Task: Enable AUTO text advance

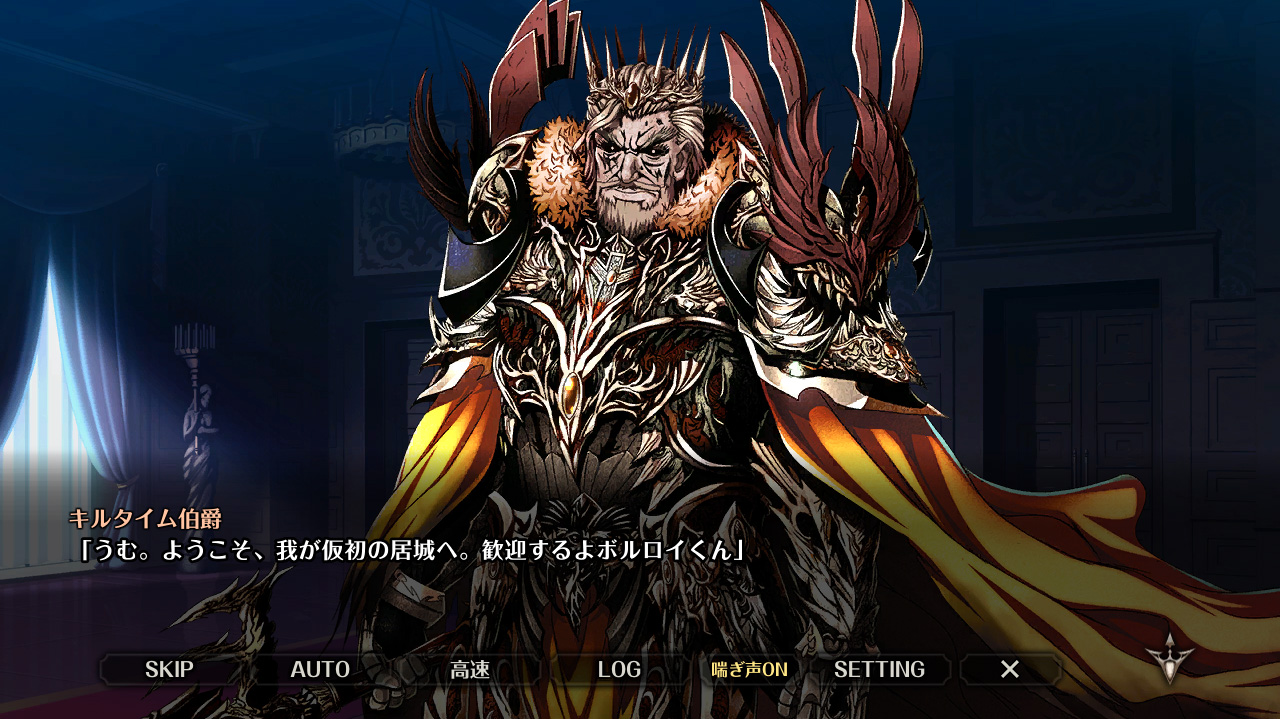Action: tap(320, 669)
